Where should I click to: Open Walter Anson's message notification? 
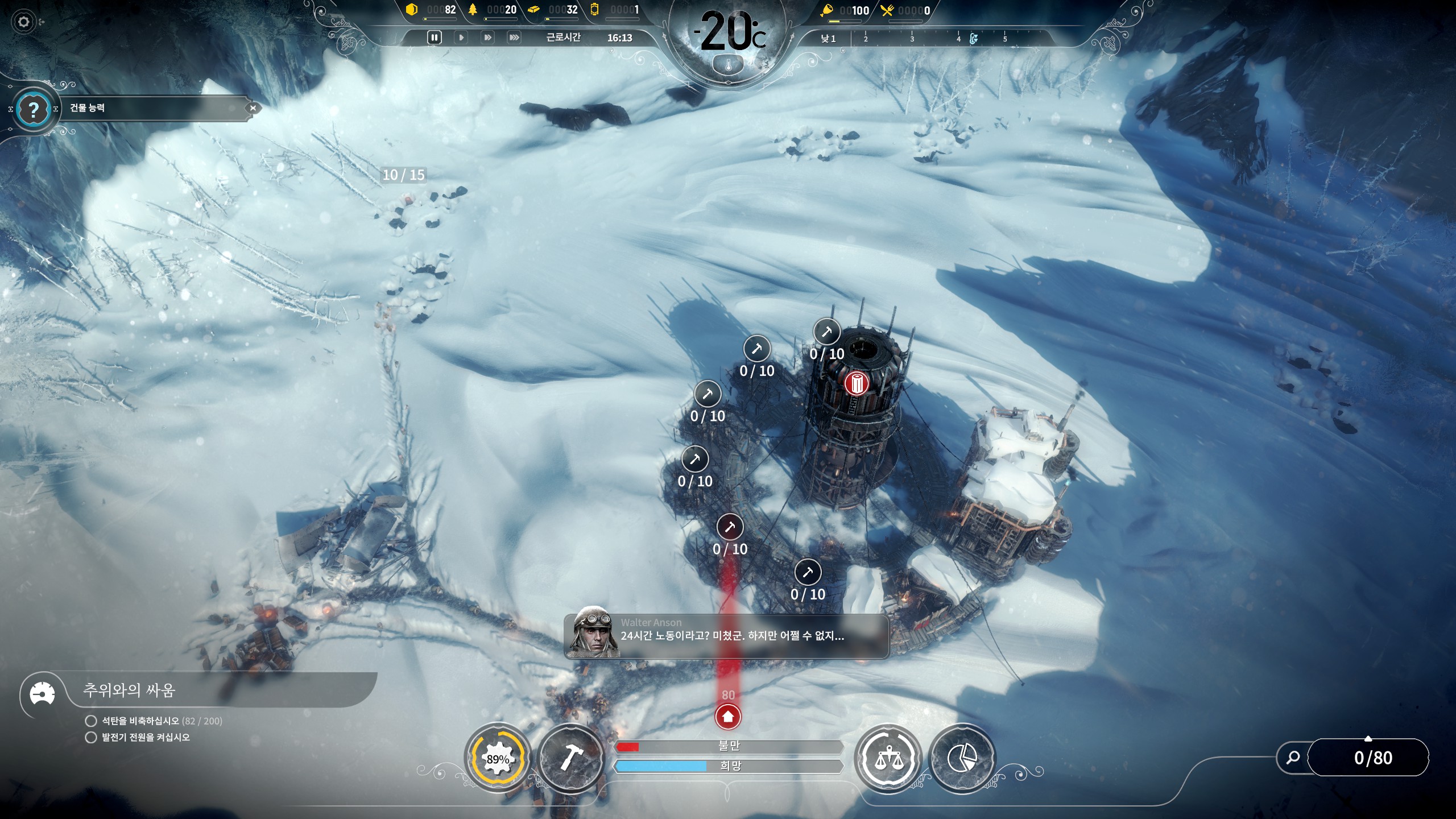(x=726, y=636)
